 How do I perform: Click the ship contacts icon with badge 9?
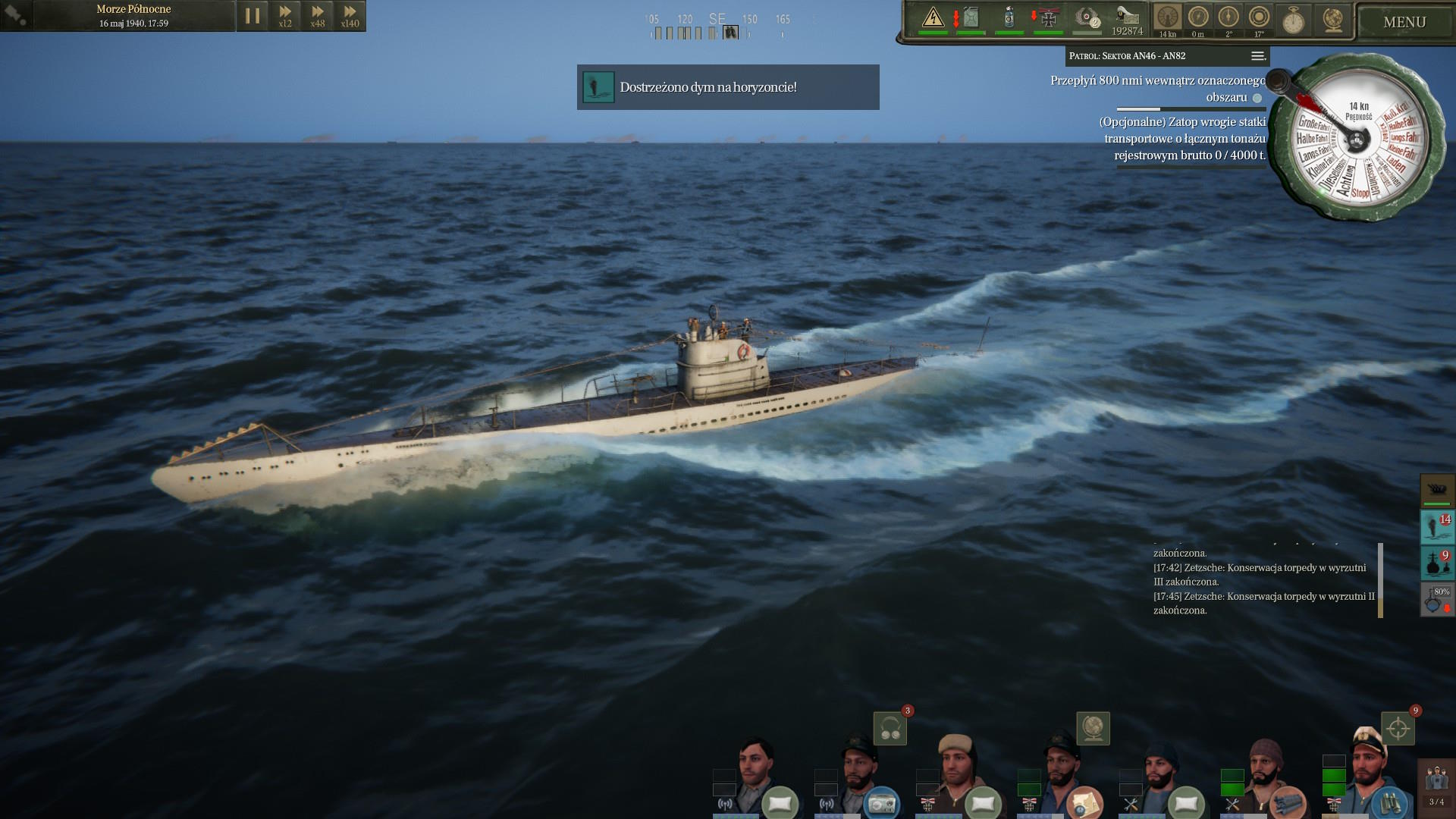pos(1436,563)
